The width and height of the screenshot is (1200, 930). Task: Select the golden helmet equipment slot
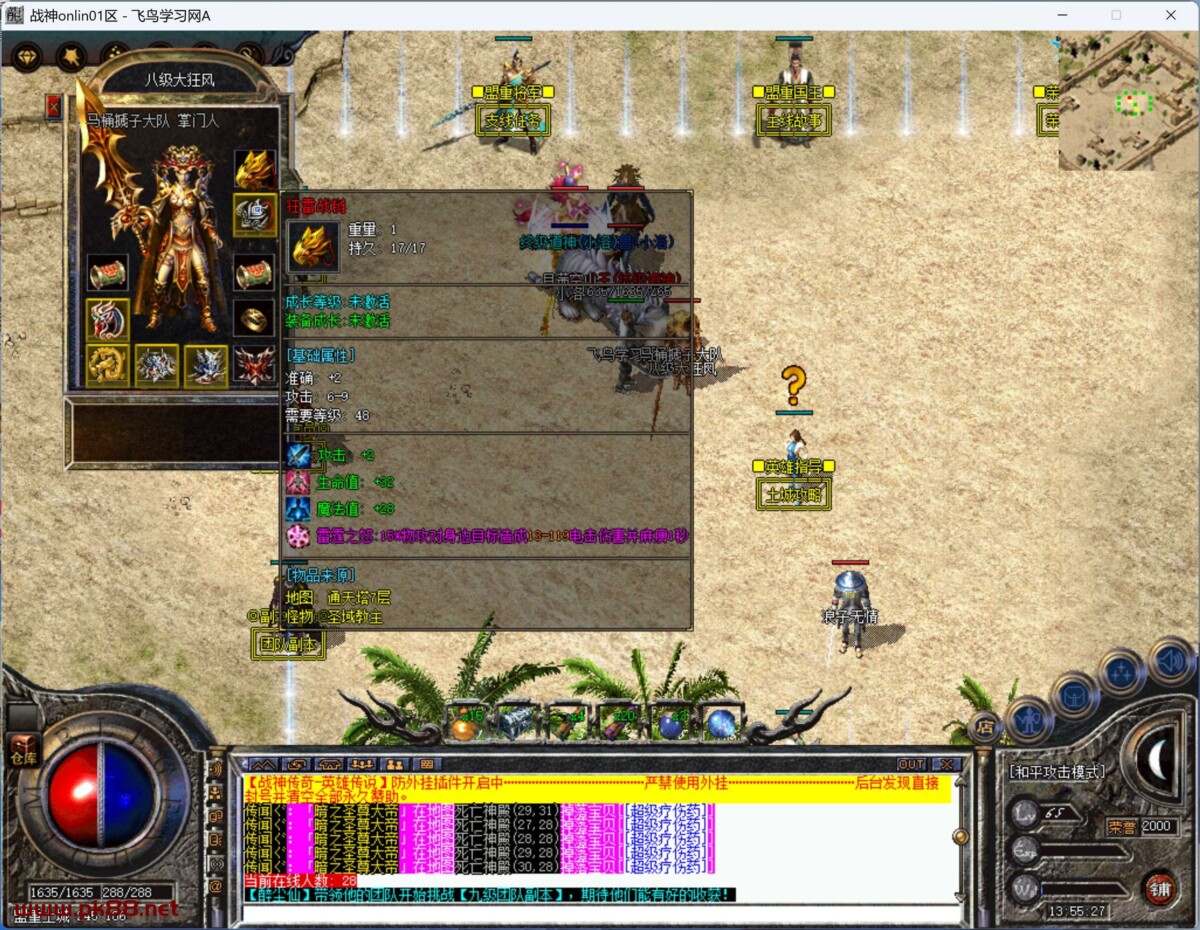click(255, 169)
